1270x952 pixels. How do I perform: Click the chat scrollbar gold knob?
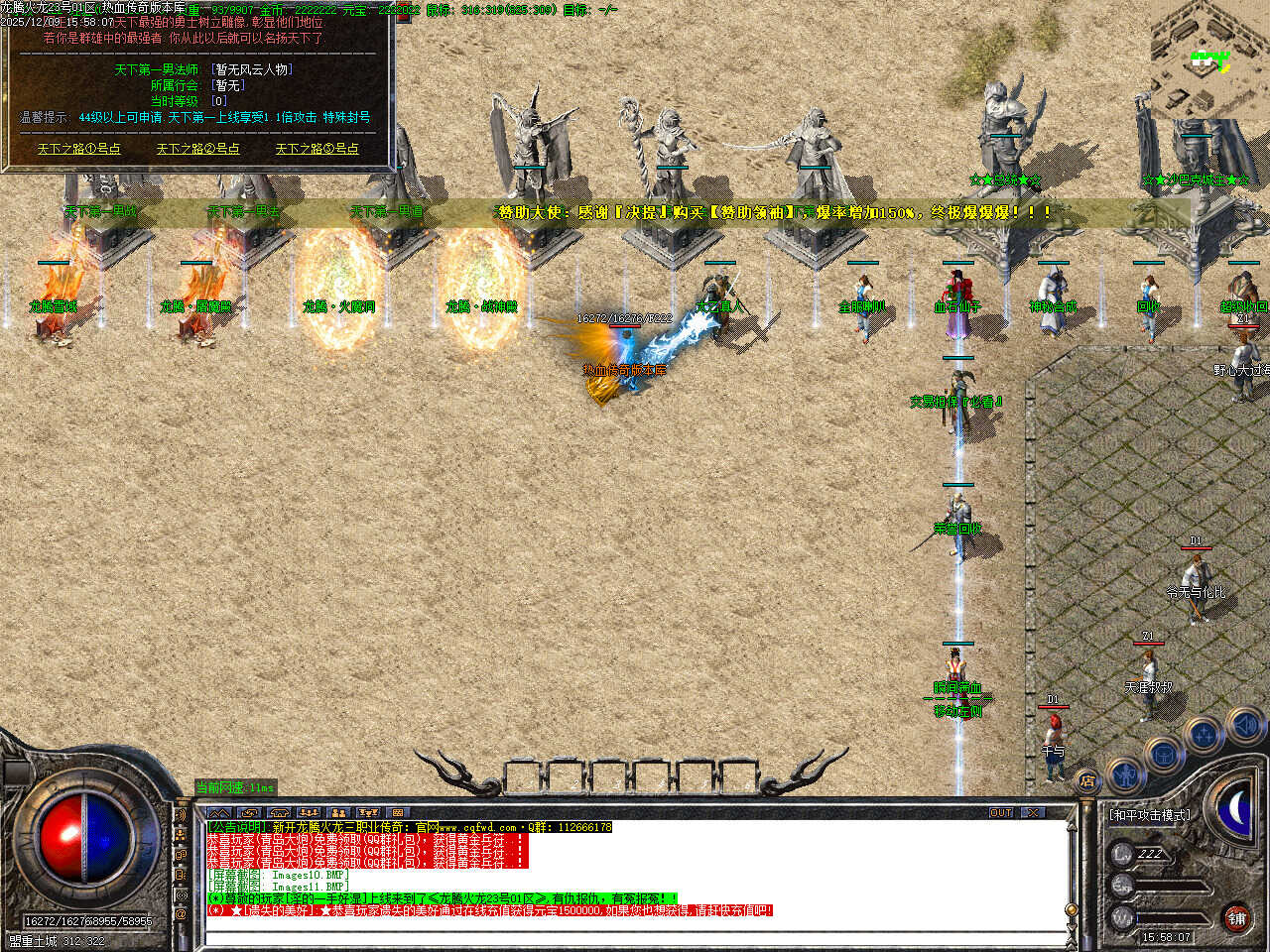point(1071,909)
